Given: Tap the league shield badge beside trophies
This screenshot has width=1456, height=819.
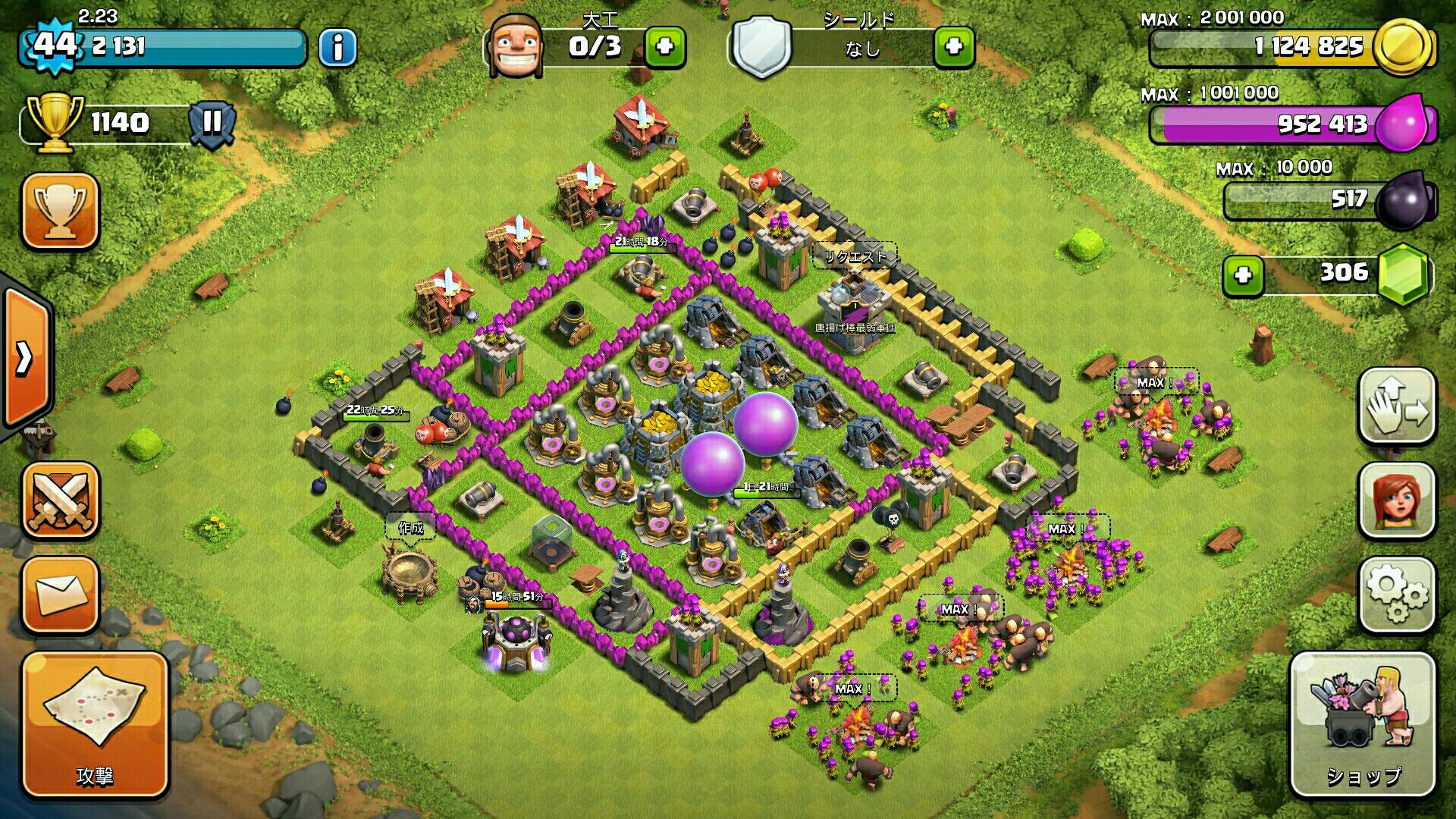Looking at the screenshot, I should coord(212,122).
